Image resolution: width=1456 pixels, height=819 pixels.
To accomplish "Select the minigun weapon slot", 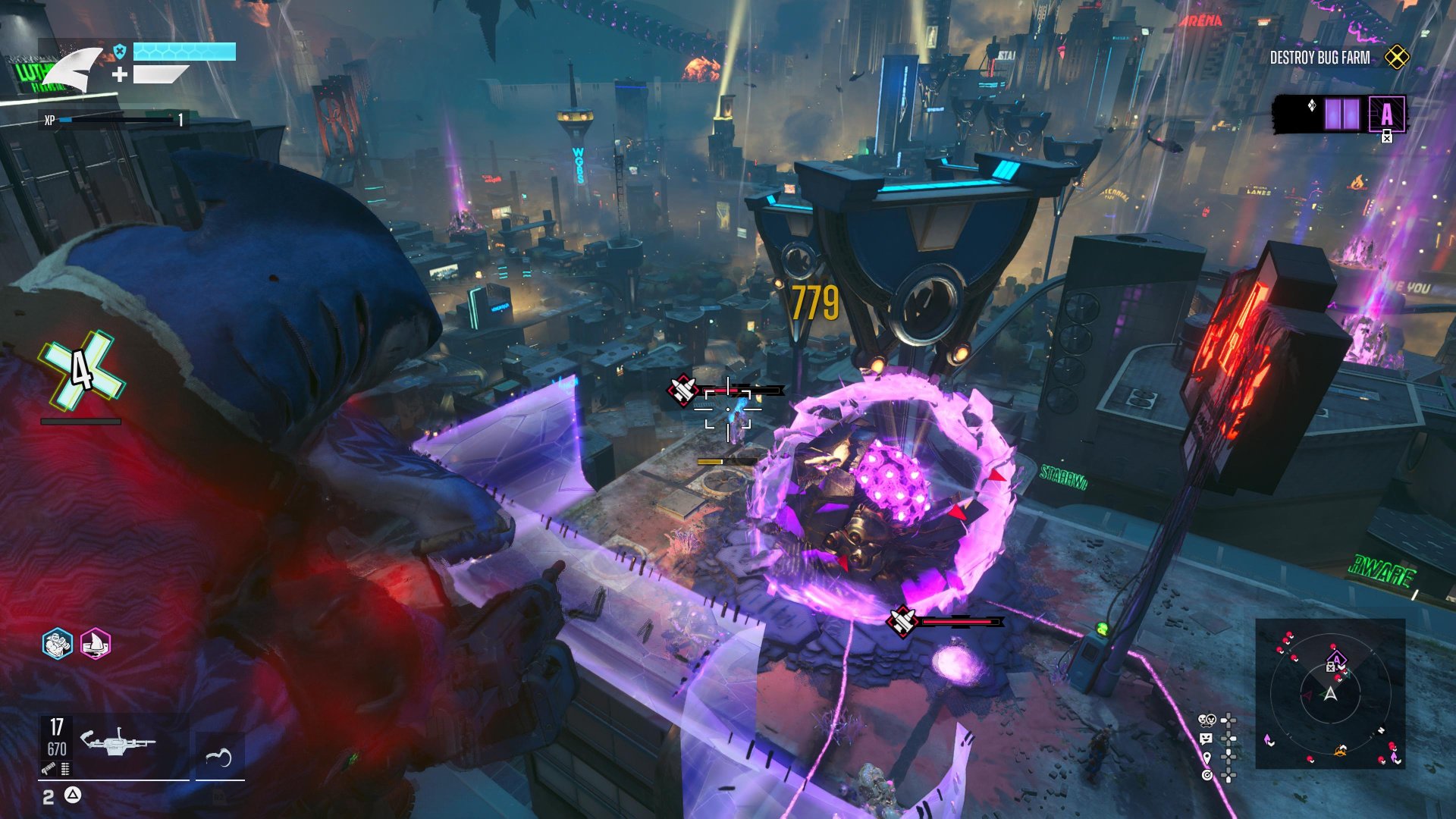I will tap(118, 742).
